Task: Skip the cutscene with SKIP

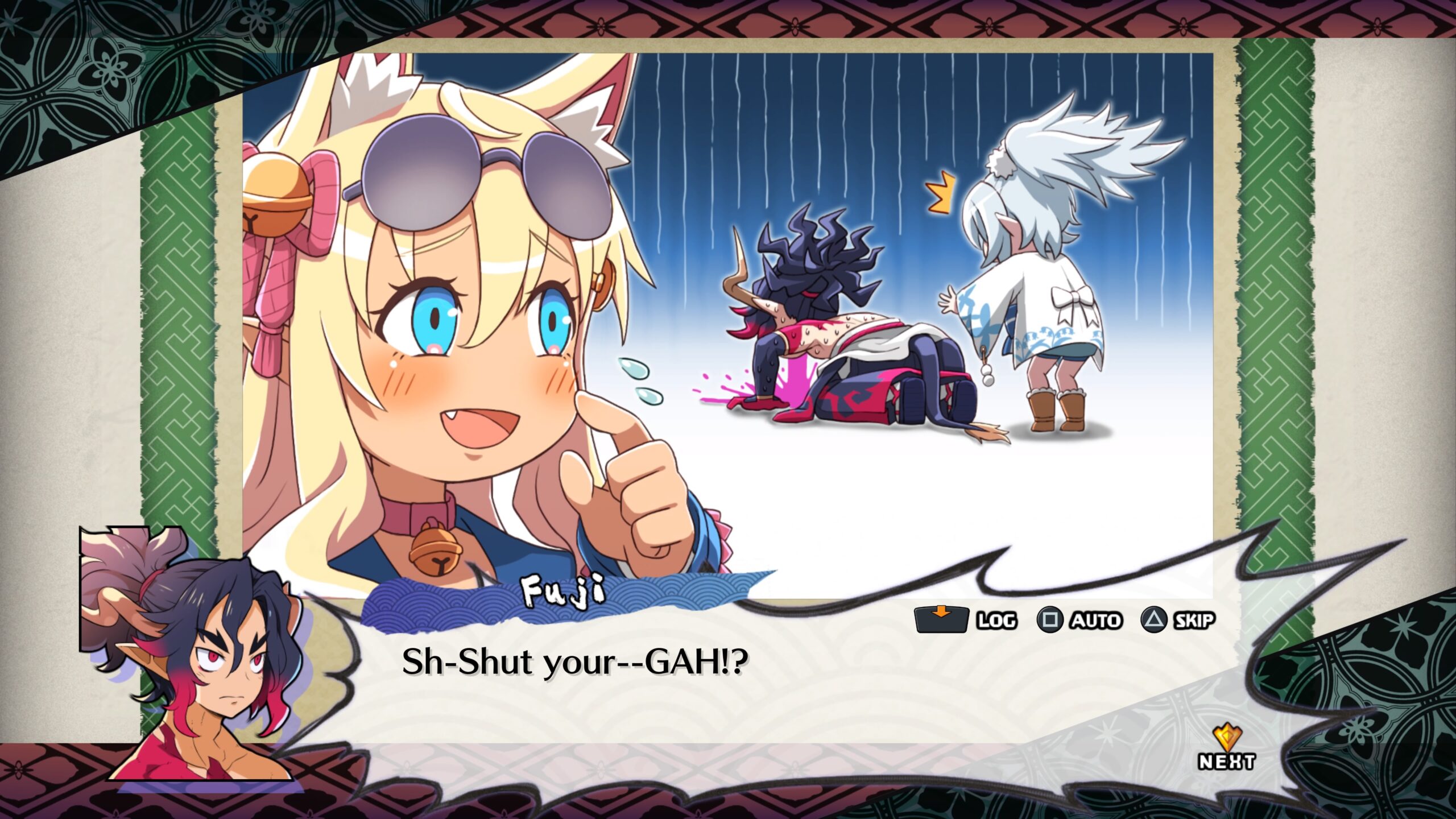Action: coord(1178,620)
